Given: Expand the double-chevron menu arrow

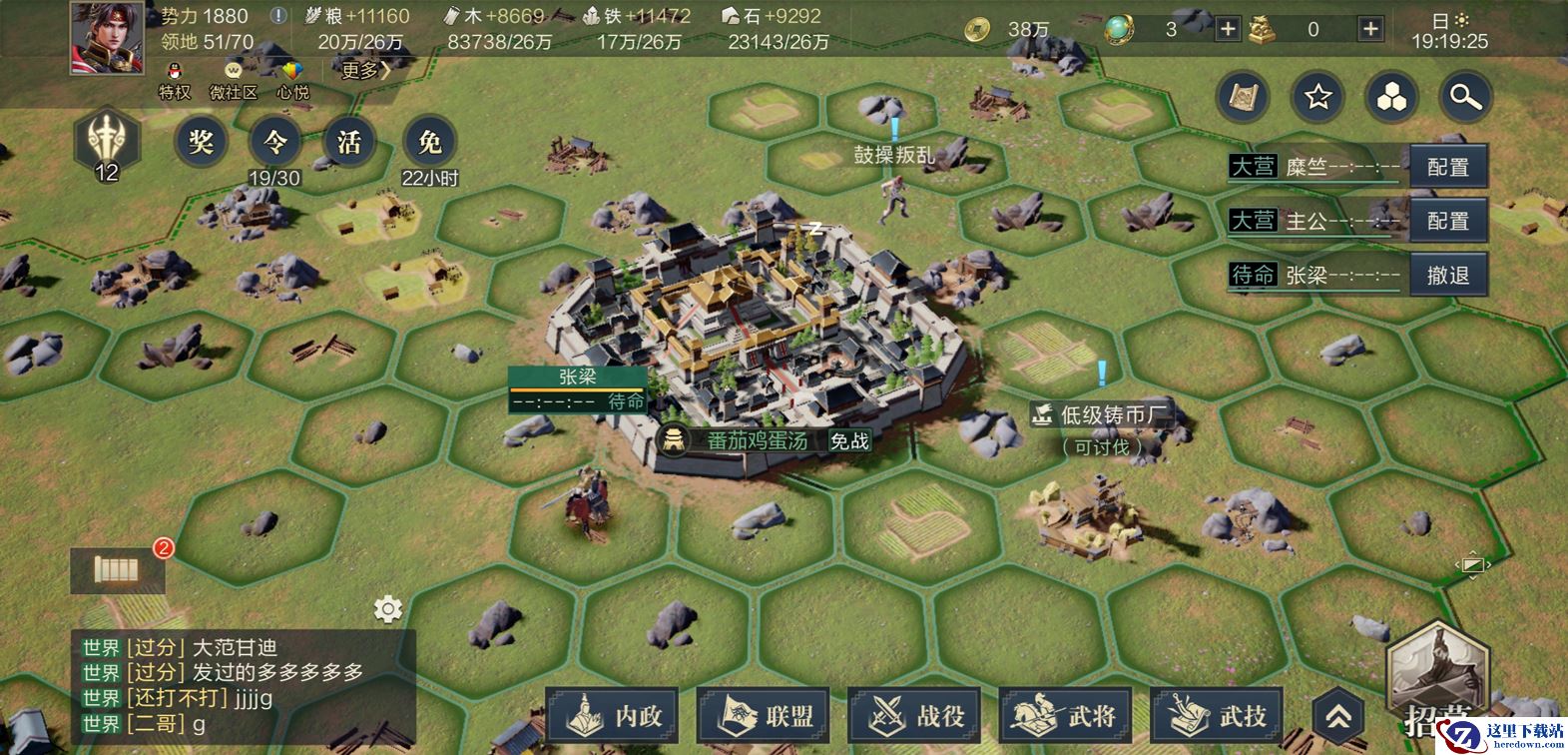Looking at the screenshot, I should click(1338, 716).
